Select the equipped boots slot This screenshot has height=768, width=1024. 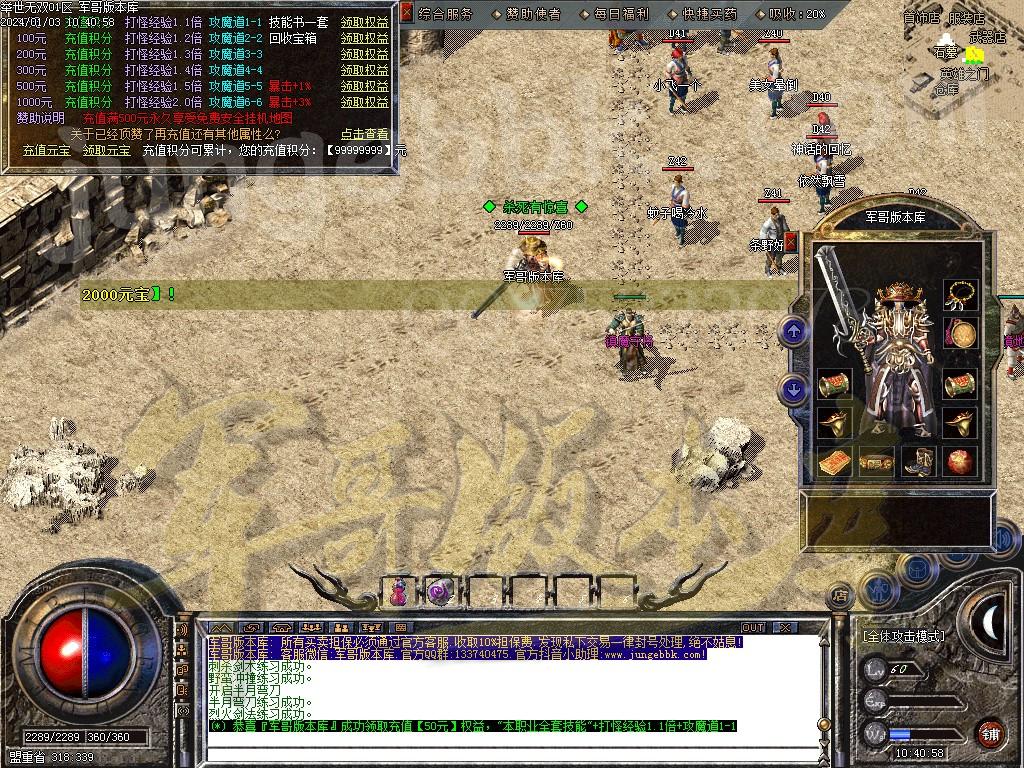click(917, 462)
